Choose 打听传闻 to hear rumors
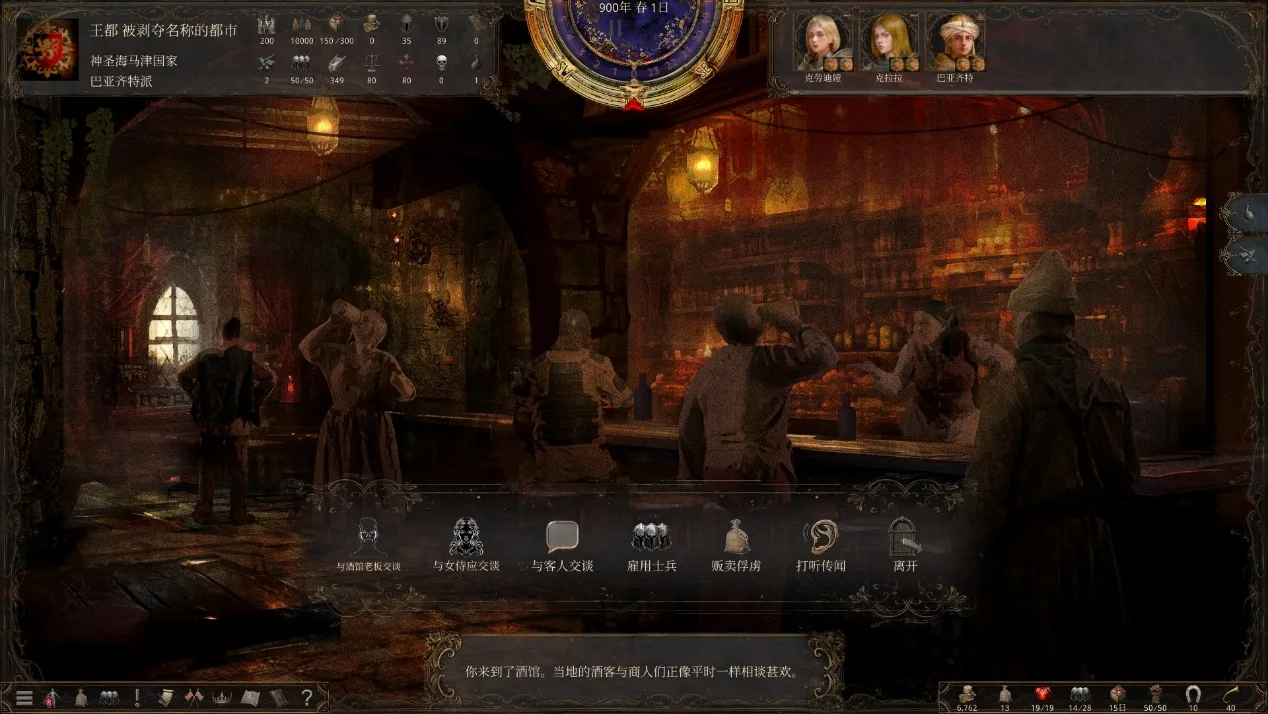Screen dimensions: 1268x714 point(820,543)
